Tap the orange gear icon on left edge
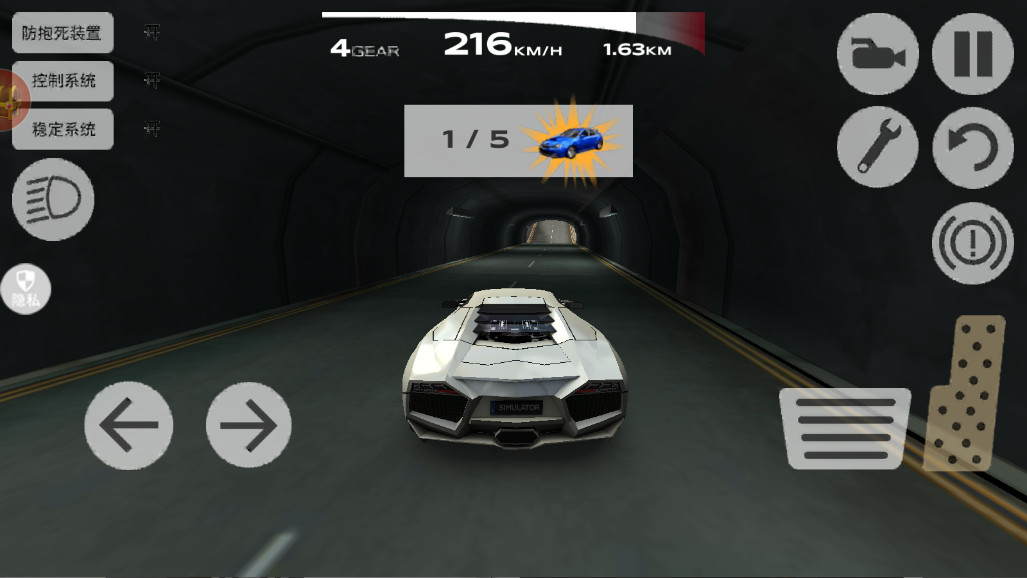The width and height of the screenshot is (1027, 578). click(x=10, y=100)
